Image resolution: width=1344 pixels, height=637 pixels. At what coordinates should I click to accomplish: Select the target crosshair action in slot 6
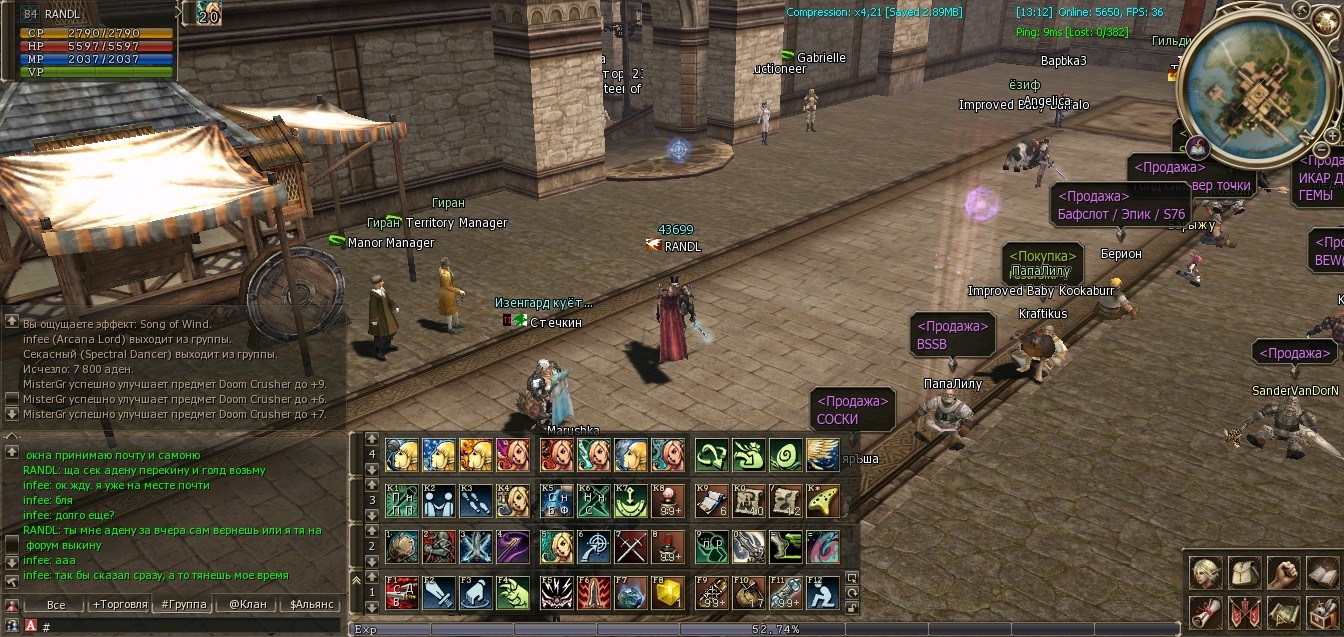593,547
